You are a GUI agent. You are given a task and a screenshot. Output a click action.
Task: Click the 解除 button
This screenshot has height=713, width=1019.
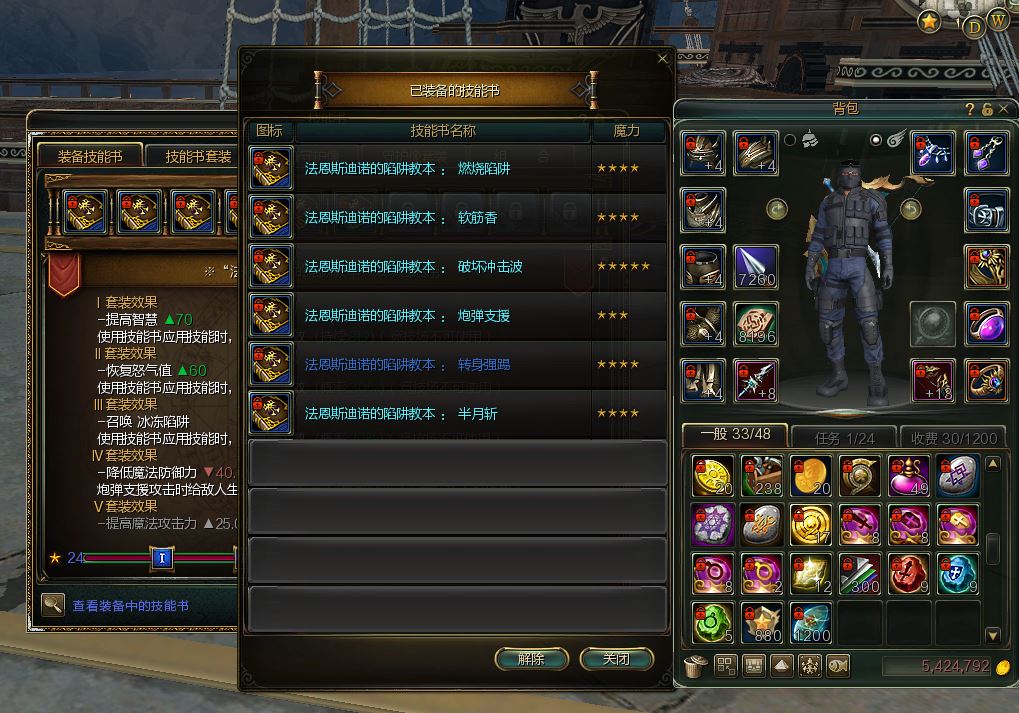click(x=531, y=659)
